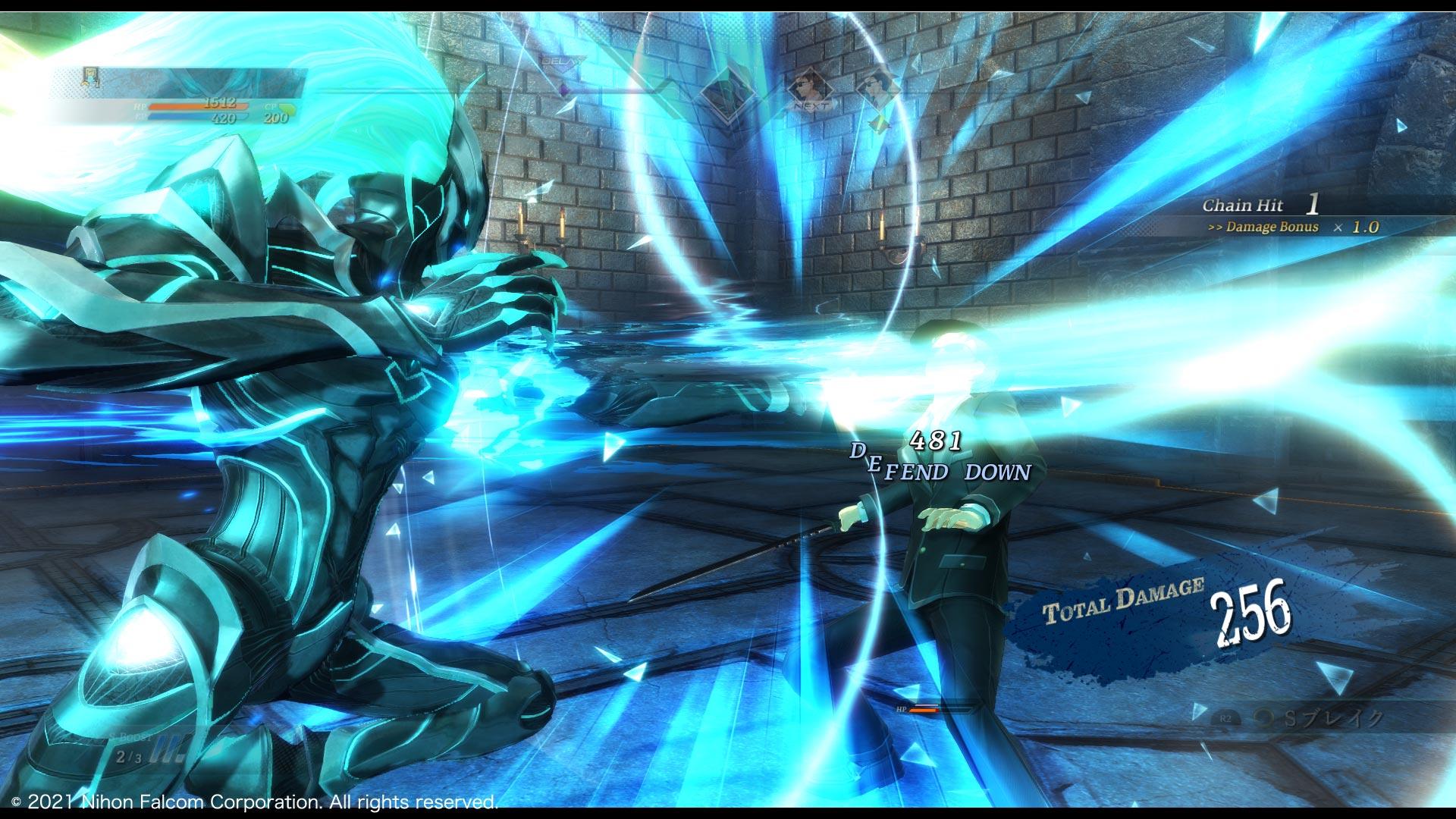The height and width of the screenshot is (819, 1456).
Task: Activate the Sブレイク command
Action: coord(1321,718)
